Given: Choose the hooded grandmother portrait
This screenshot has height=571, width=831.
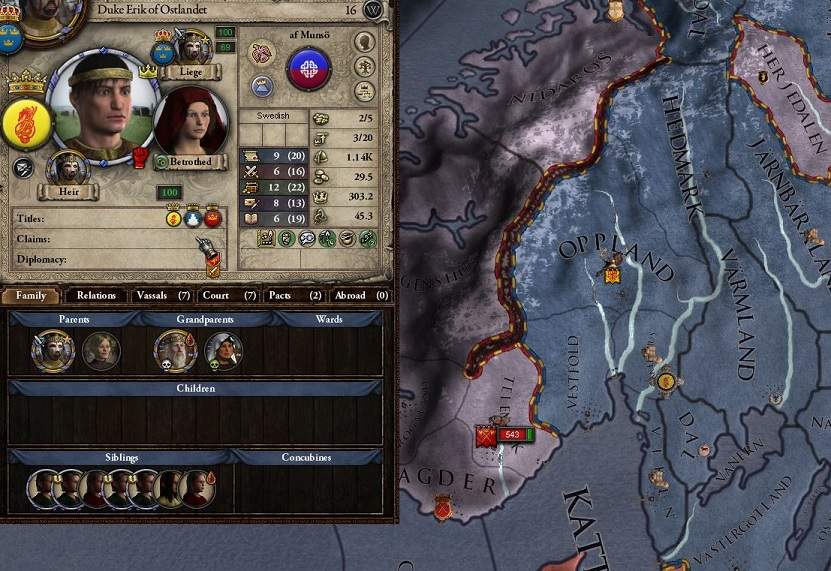Looking at the screenshot, I should [223, 350].
